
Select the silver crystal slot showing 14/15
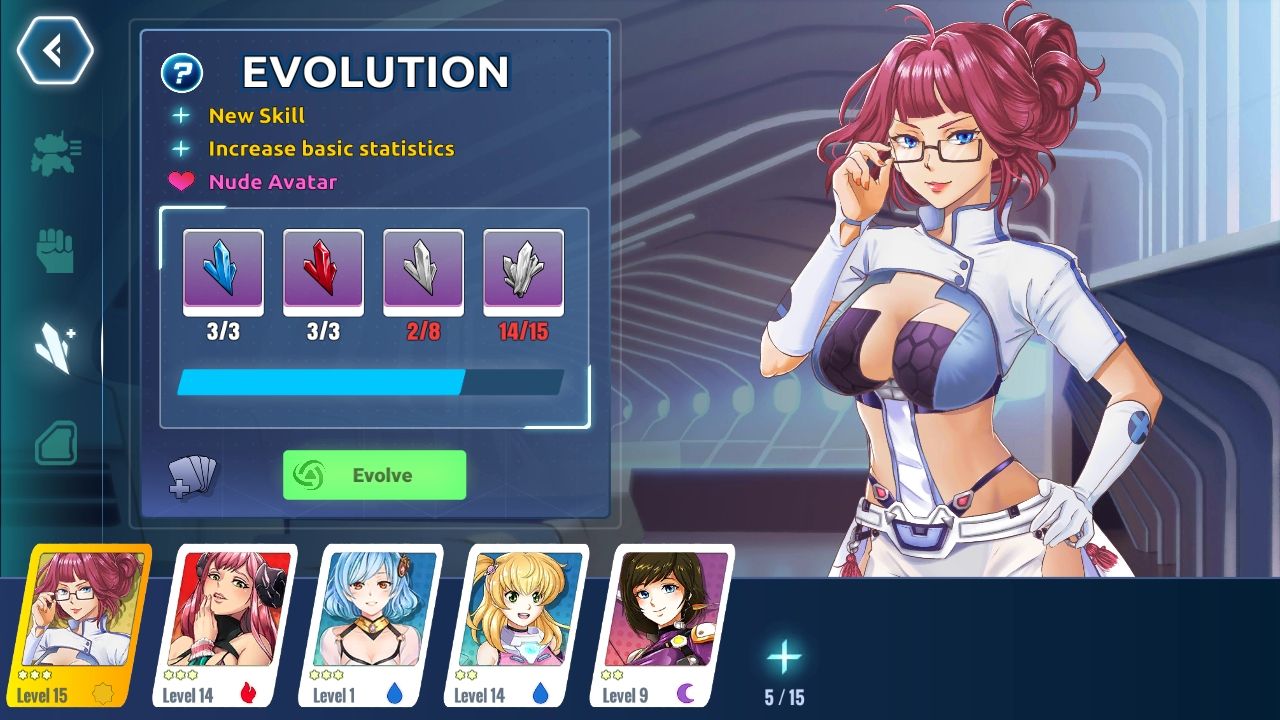tap(524, 271)
